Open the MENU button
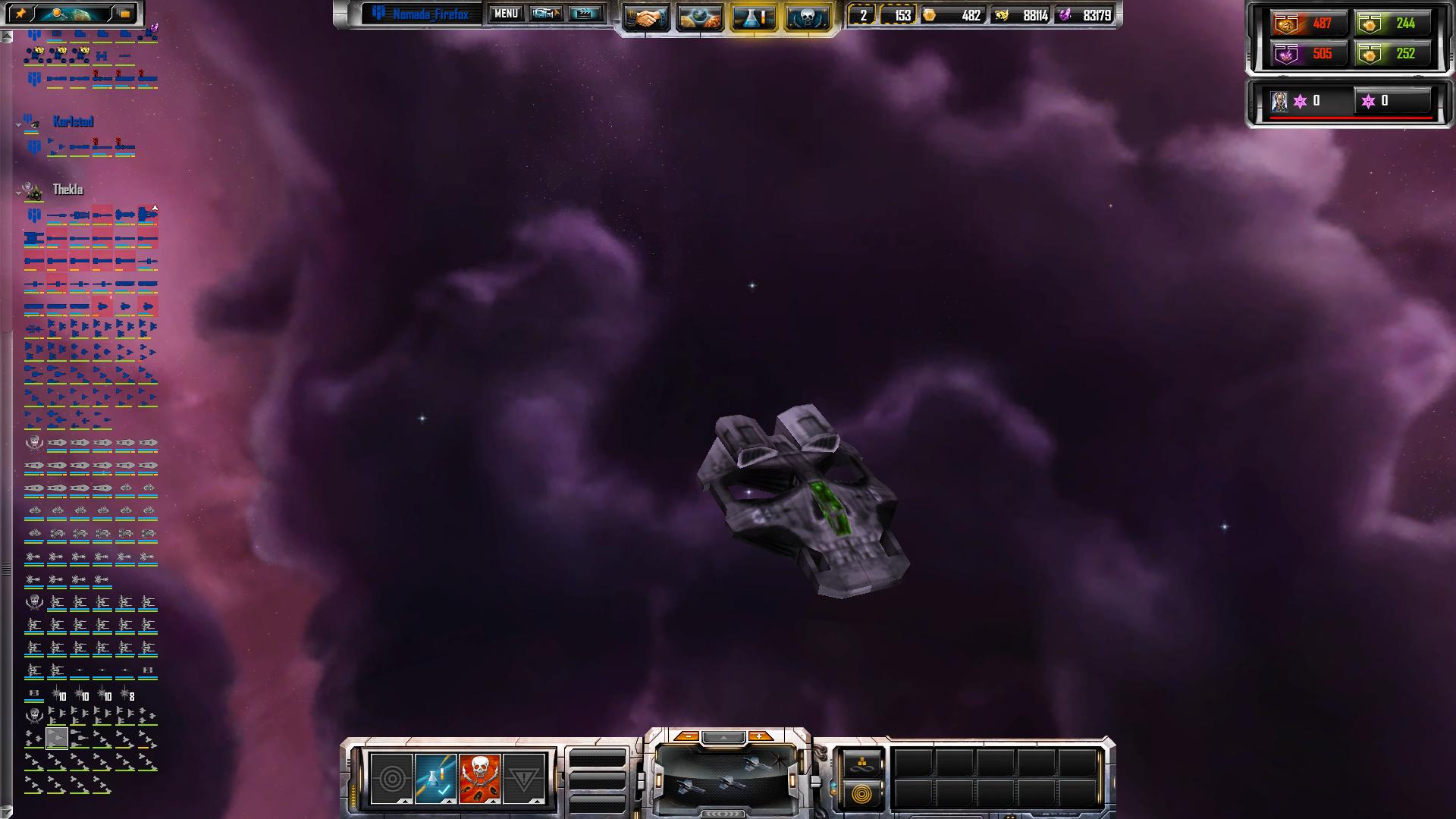Screen dimensions: 1456x819 click(x=506, y=14)
